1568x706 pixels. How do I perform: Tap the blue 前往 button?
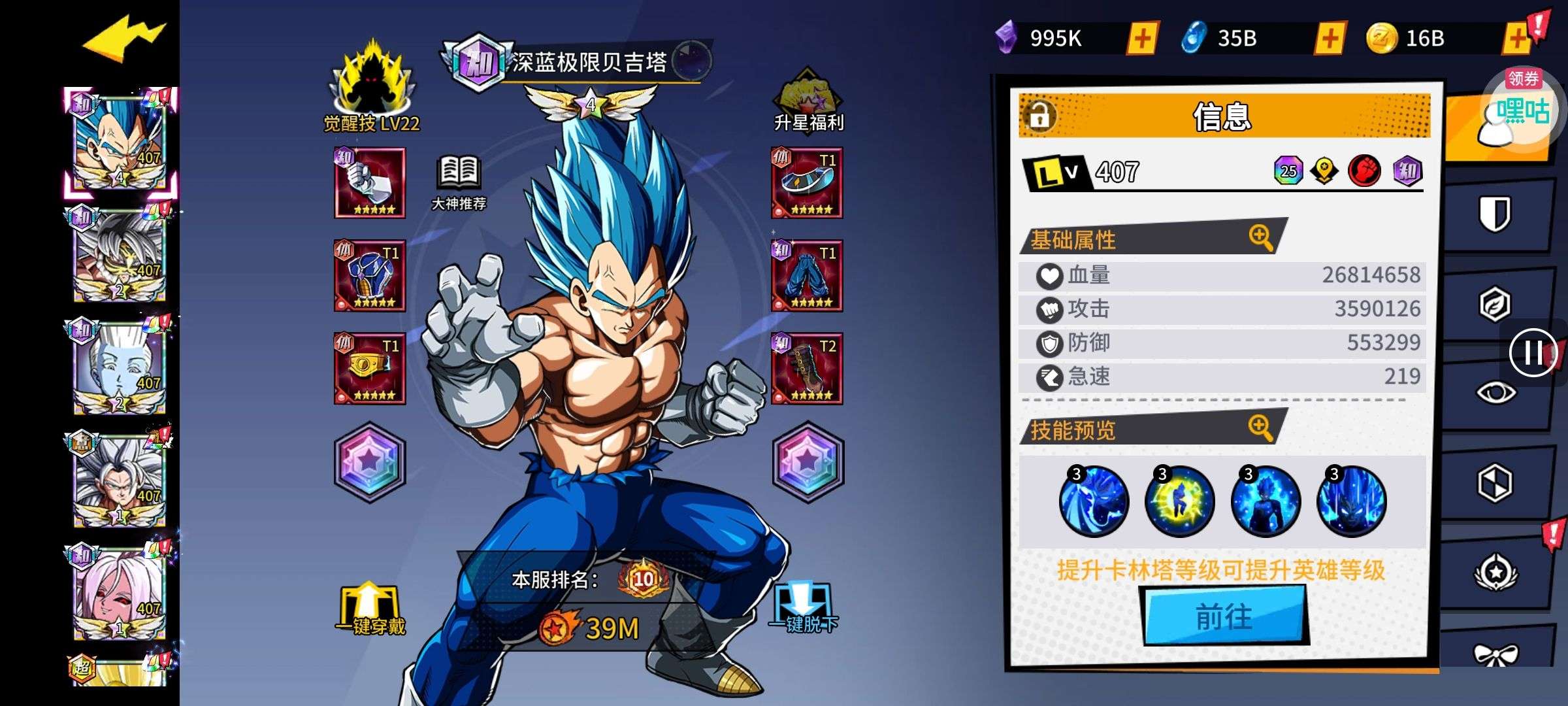[1224, 616]
